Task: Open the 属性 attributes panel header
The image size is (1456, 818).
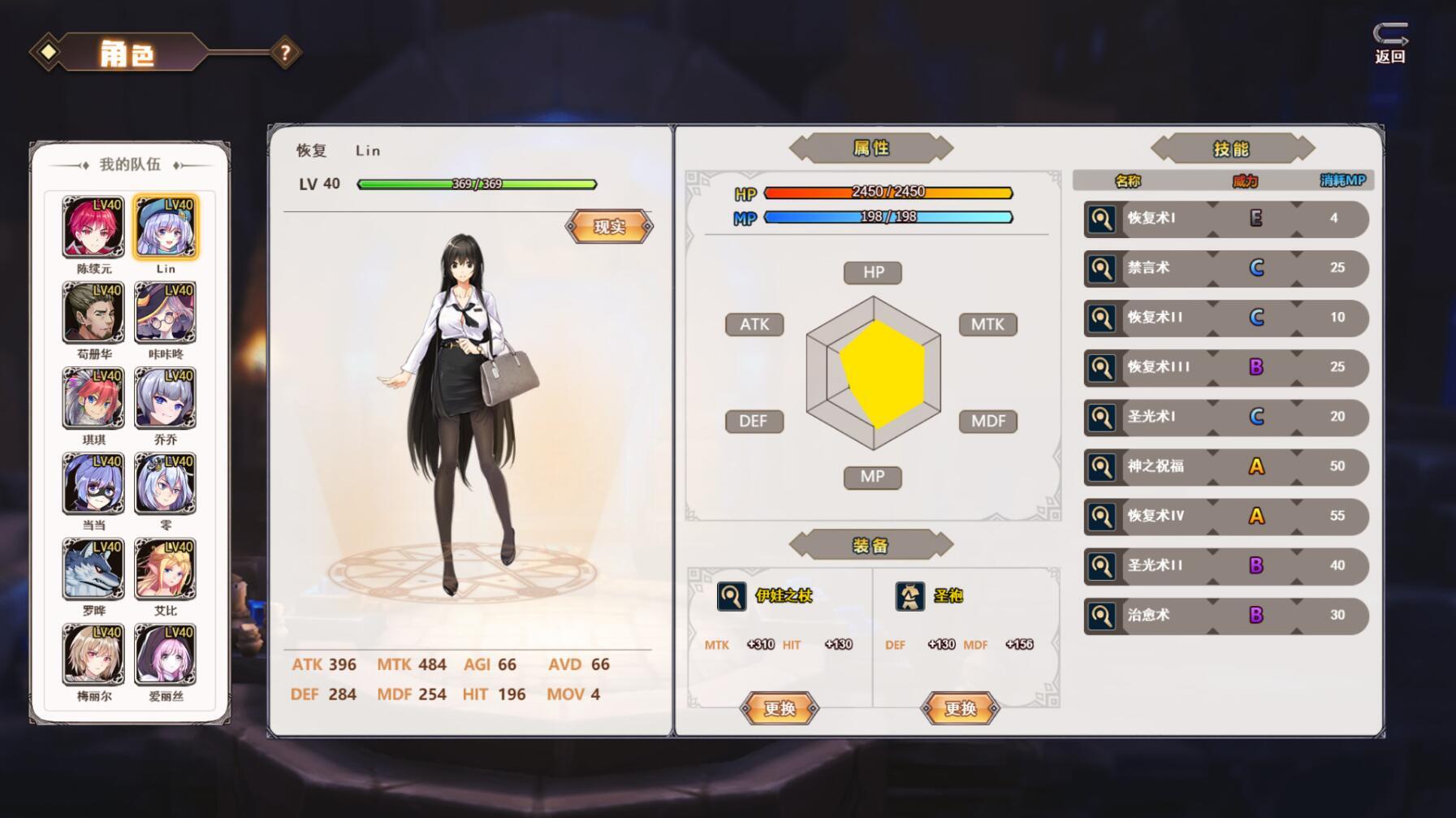Action: (872, 147)
